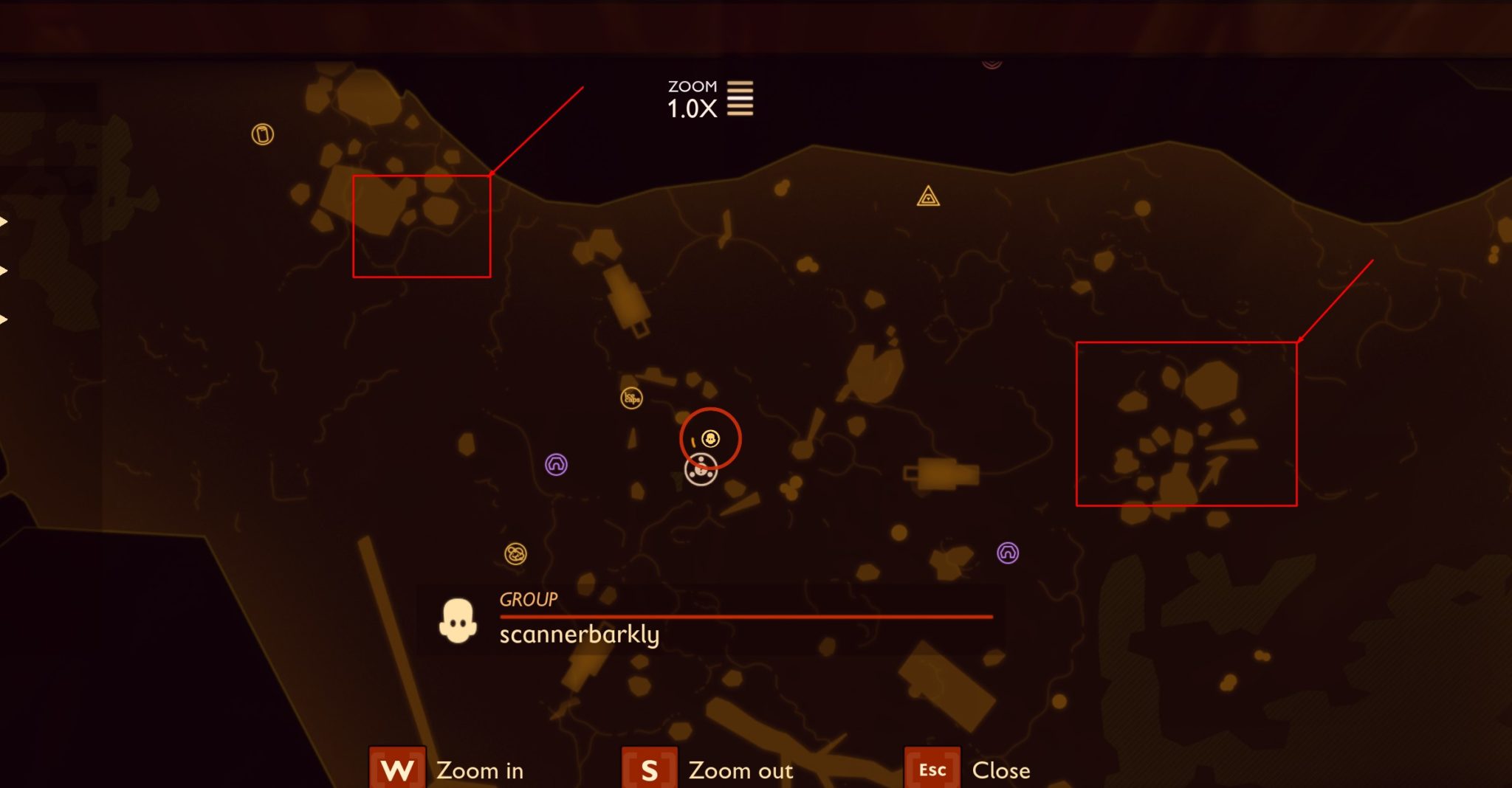This screenshot has width=1512, height=788.
Task: Activate the Zoom out button
Action: [648, 770]
